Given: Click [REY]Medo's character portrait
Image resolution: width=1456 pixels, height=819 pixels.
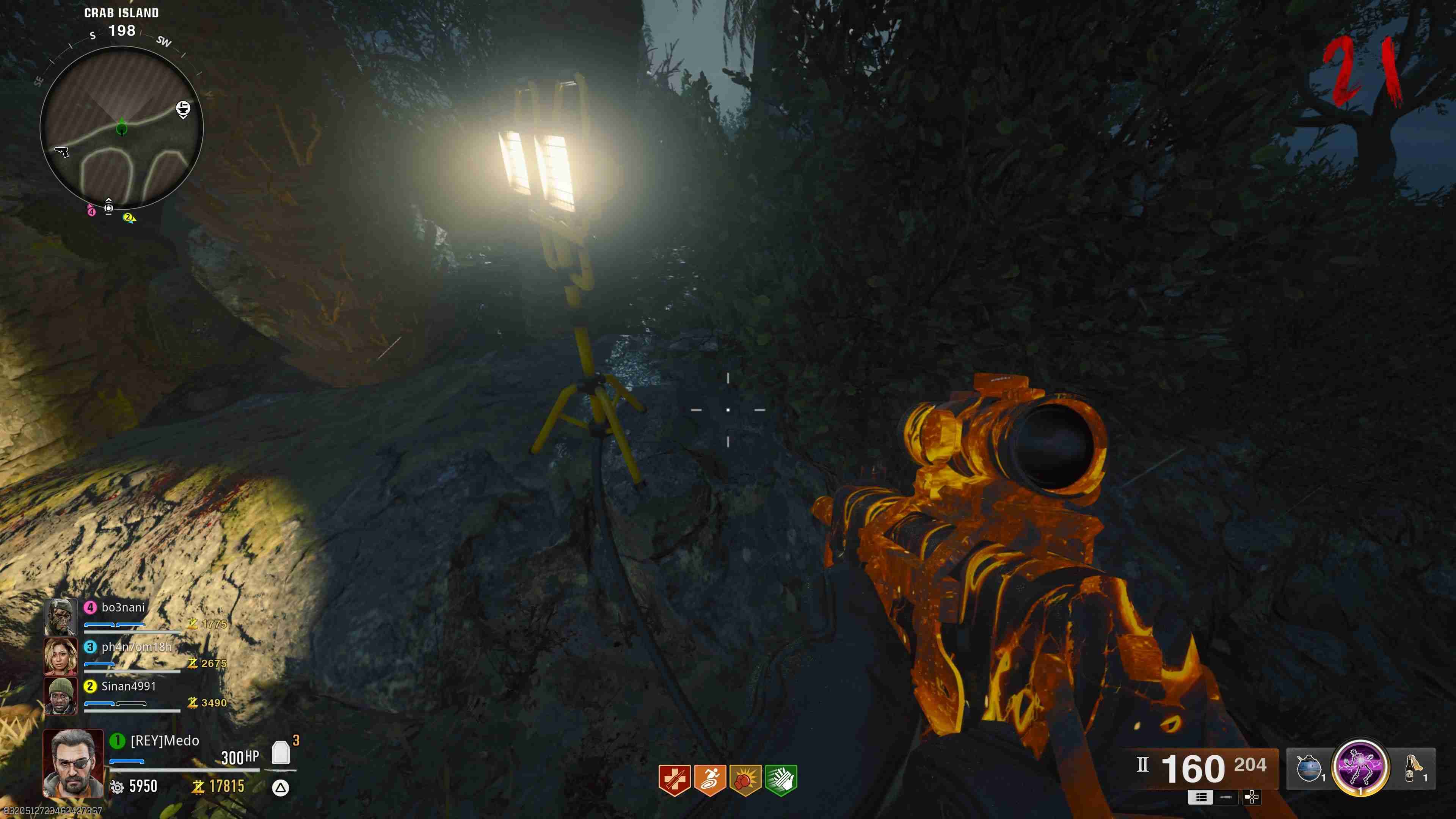Looking at the screenshot, I should pyautogui.click(x=74, y=763).
